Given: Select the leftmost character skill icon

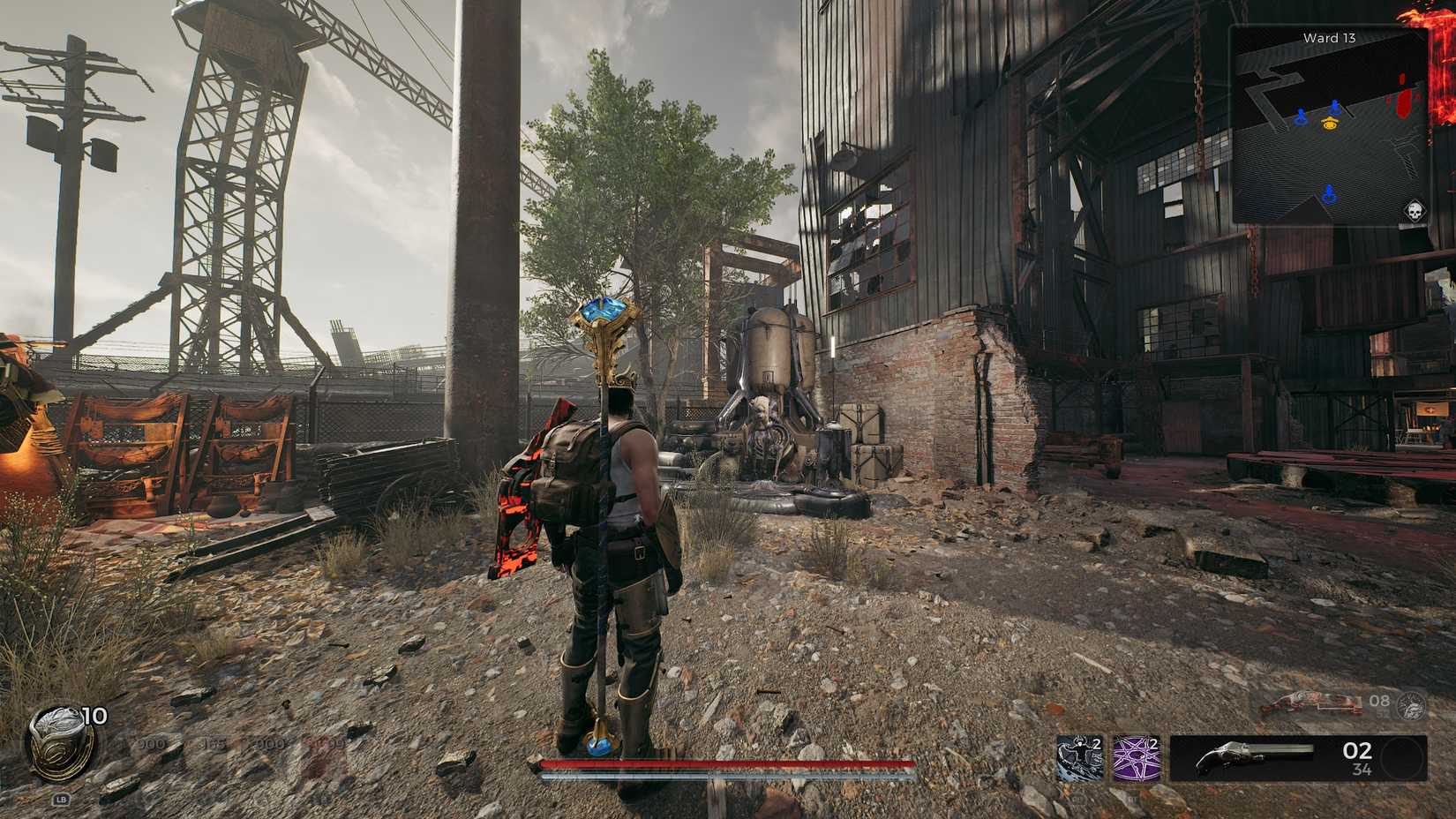Looking at the screenshot, I should (1078, 759).
